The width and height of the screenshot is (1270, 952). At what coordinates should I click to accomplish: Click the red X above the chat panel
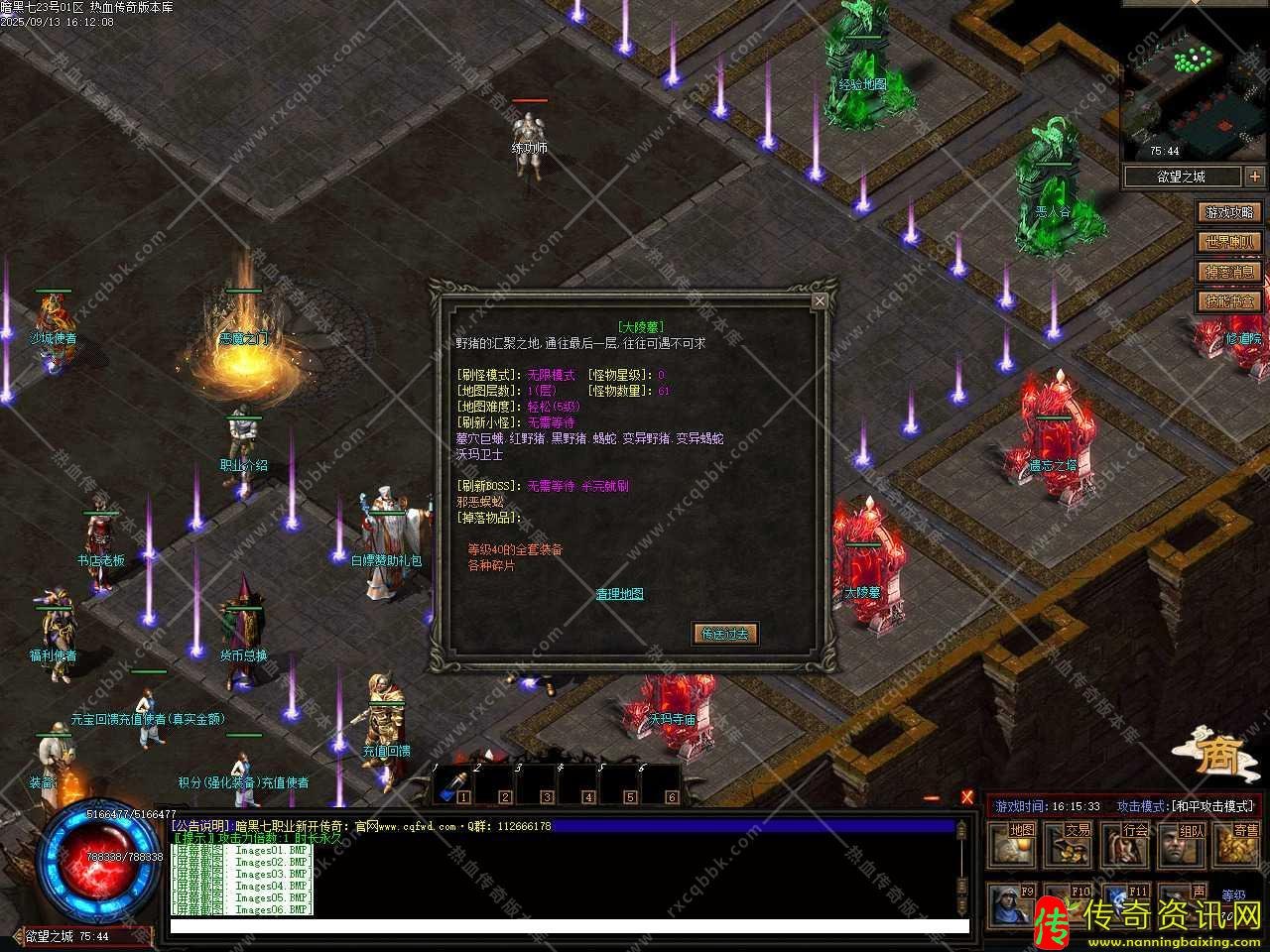pyautogui.click(x=967, y=797)
